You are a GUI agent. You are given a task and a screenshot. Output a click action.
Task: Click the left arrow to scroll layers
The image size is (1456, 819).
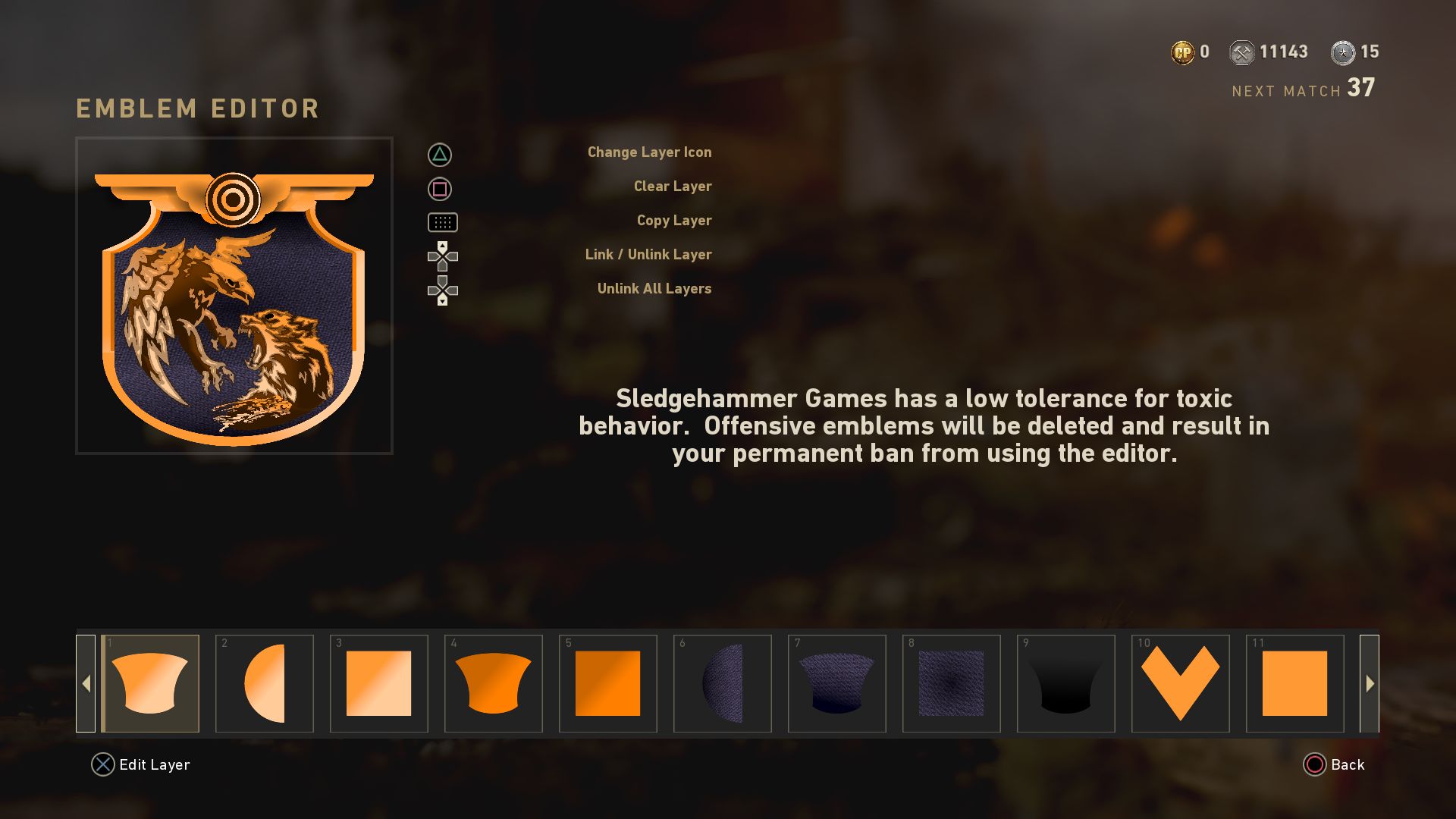86,682
